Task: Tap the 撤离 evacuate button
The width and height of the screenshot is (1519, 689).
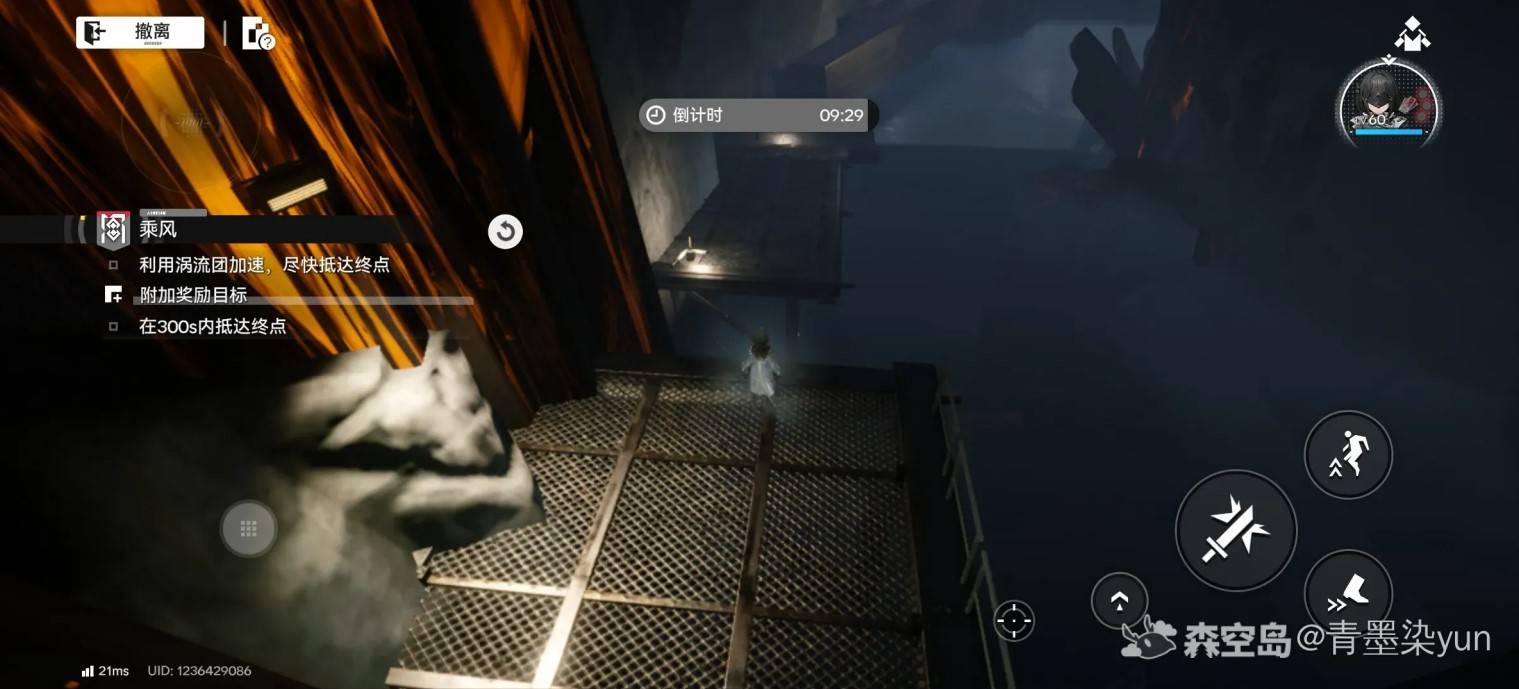Action: [140, 33]
